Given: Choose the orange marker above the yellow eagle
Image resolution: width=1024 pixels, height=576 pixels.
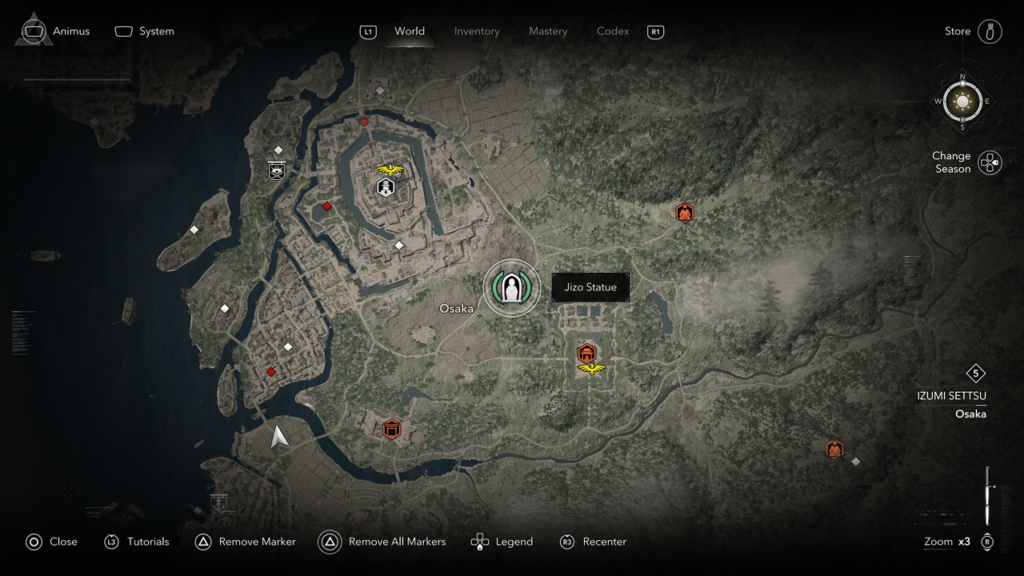Looking at the screenshot, I should [x=587, y=352].
